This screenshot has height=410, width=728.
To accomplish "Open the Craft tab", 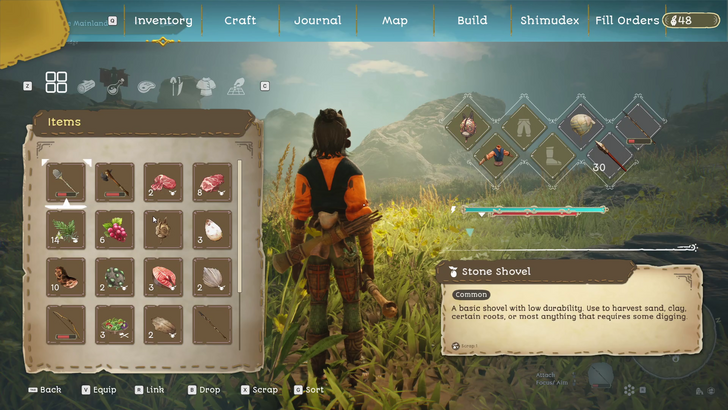I will (x=240, y=20).
